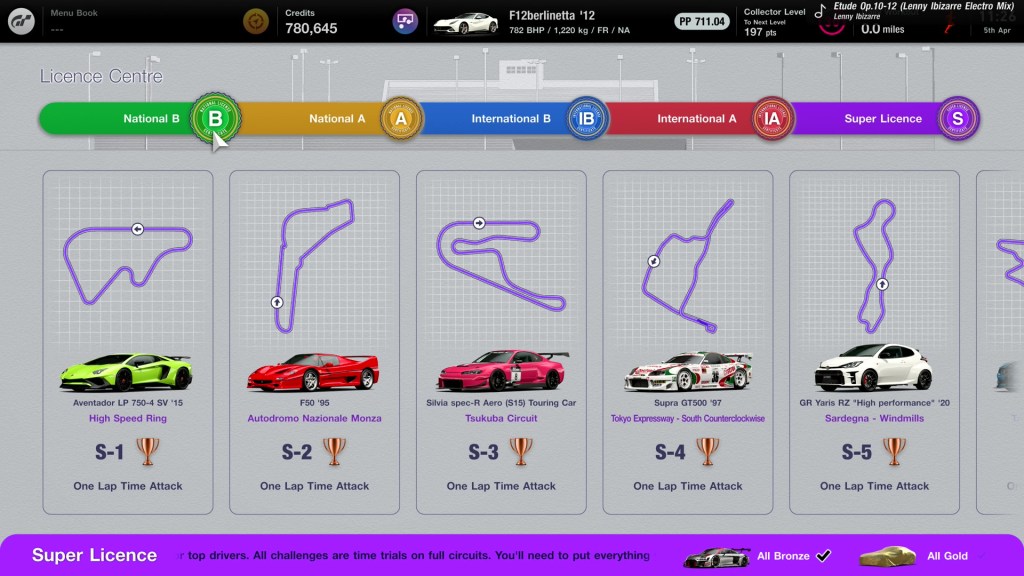Image resolution: width=1024 pixels, height=576 pixels.
Task: Open the Menu Book panel
Action: coord(90,21)
